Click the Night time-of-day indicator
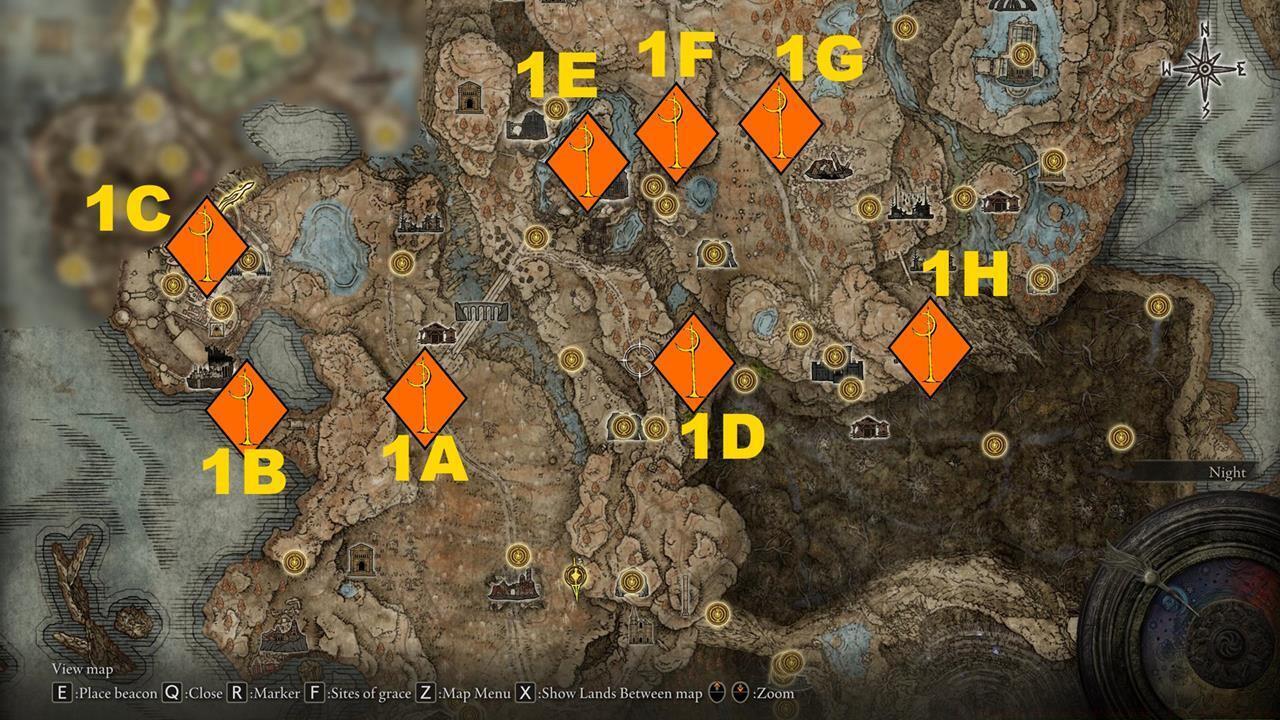This screenshot has width=1280, height=720. point(1227,471)
